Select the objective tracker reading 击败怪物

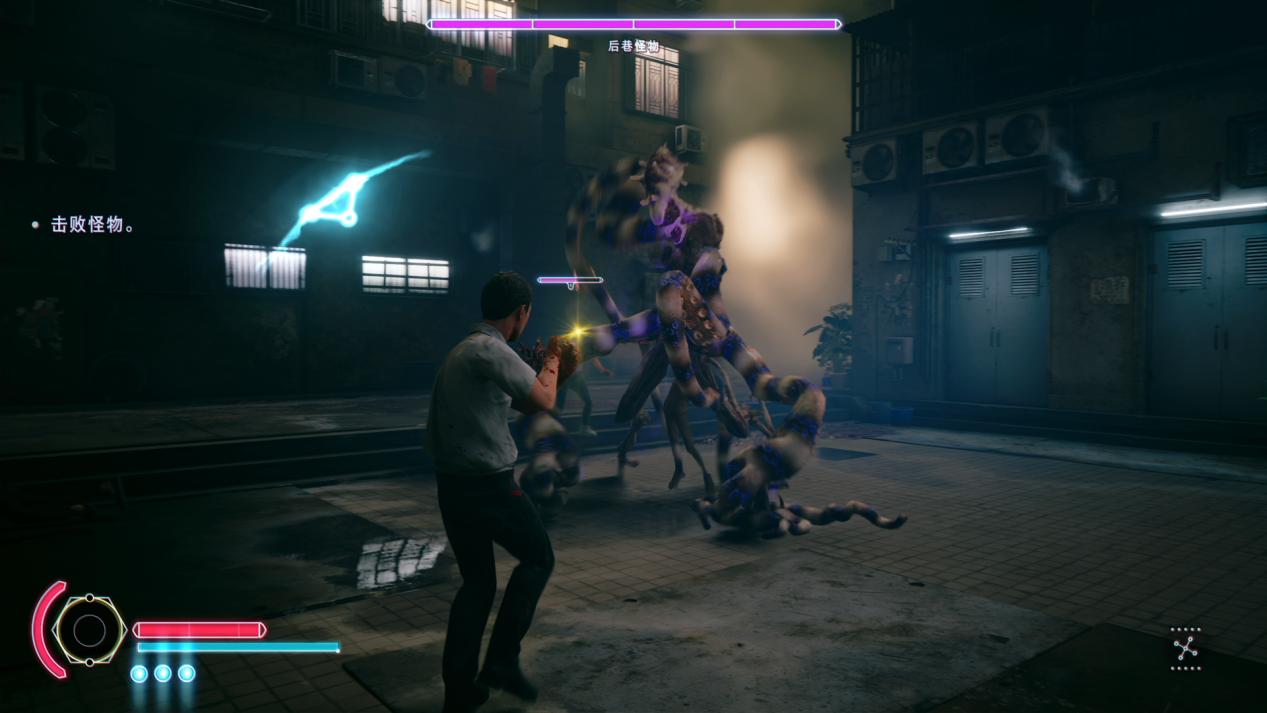pos(92,225)
